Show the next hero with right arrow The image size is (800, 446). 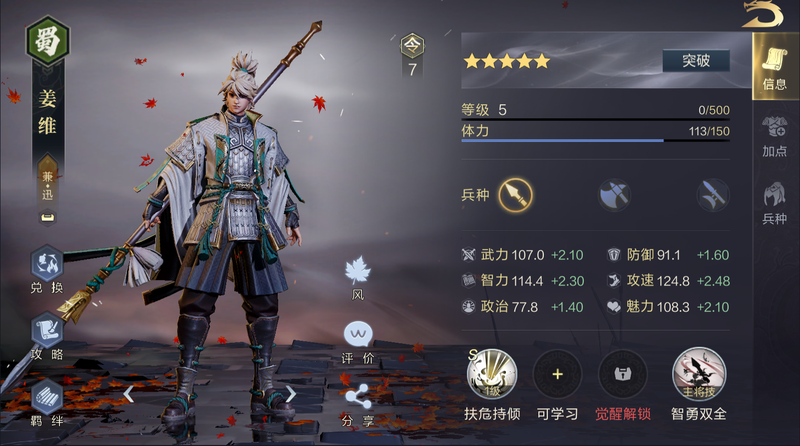point(291,394)
